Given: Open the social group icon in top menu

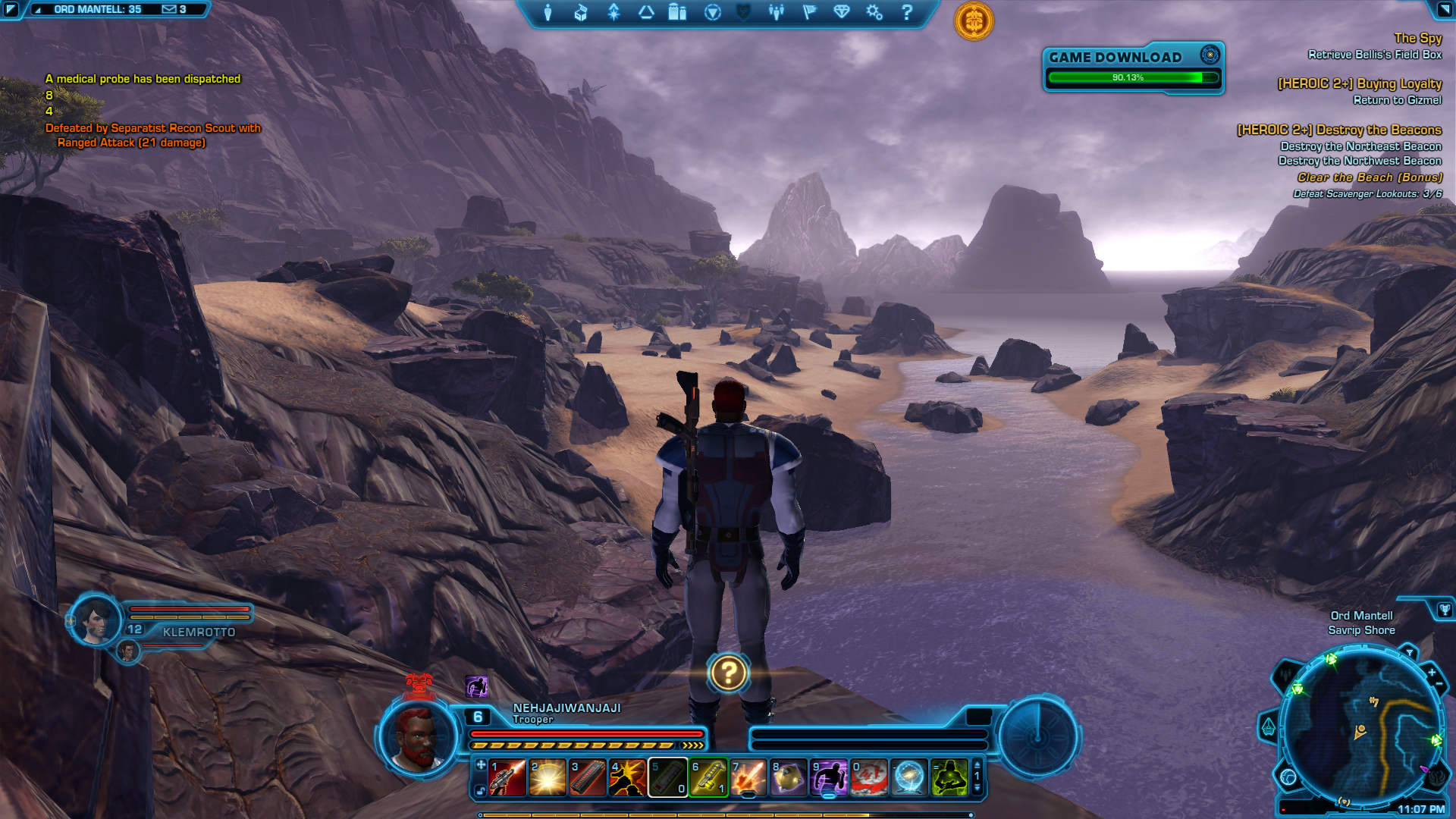Looking at the screenshot, I should point(776,13).
